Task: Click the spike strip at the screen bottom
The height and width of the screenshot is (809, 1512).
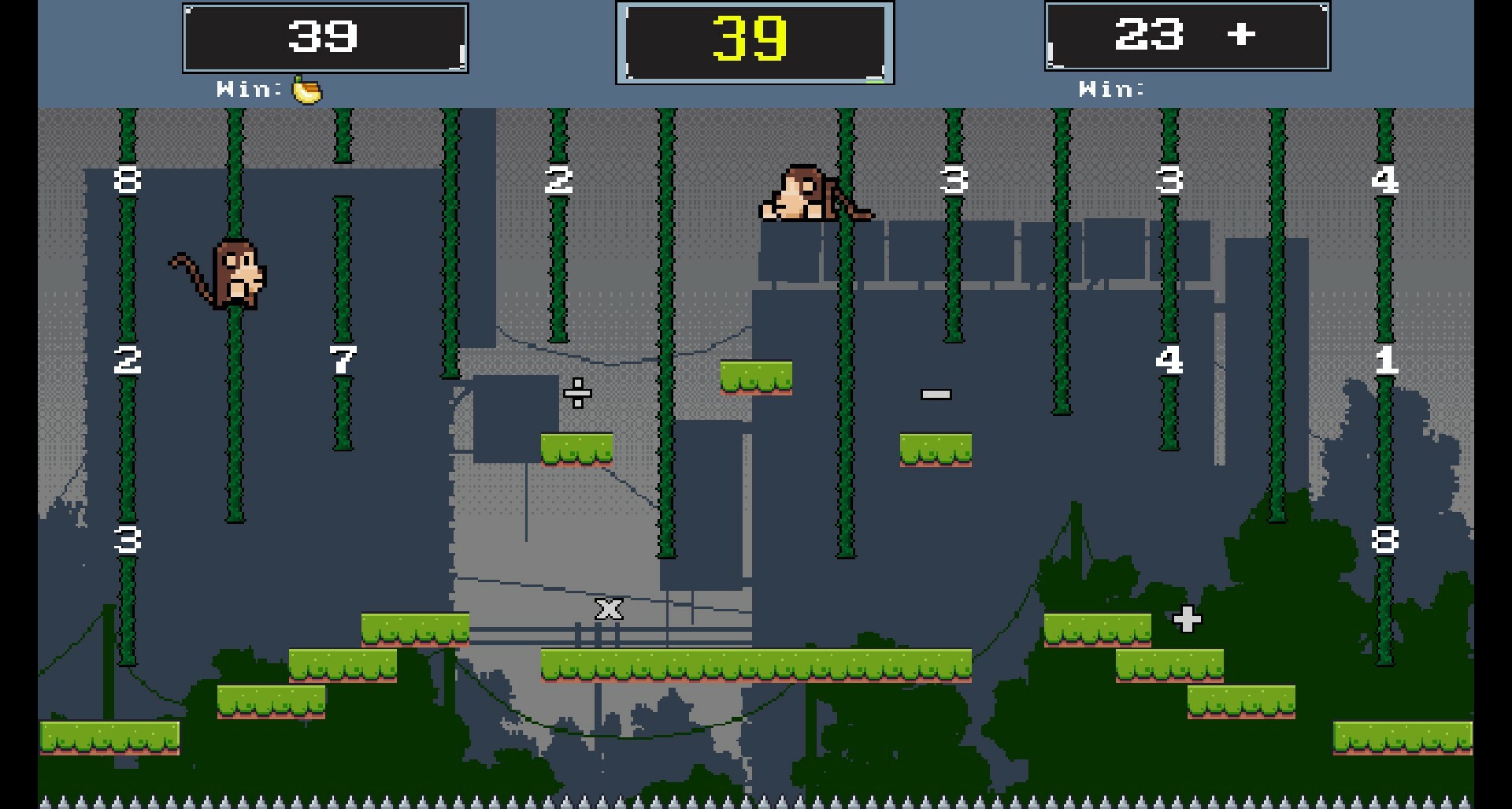Action: 756,800
